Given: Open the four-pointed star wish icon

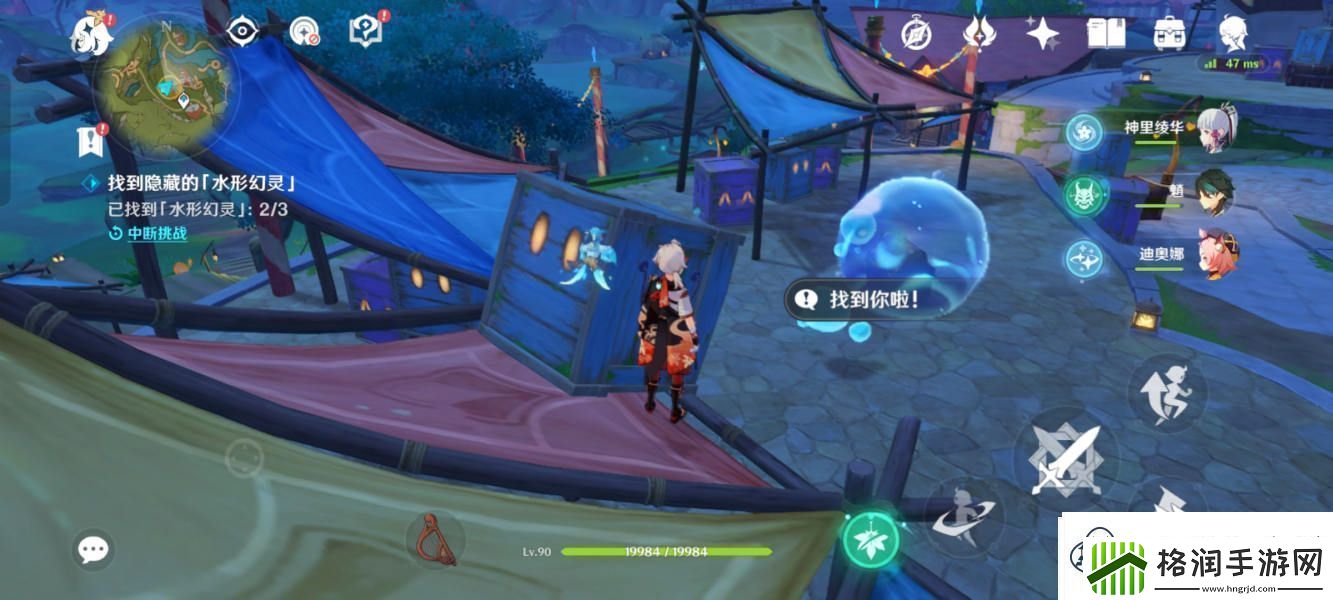Looking at the screenshot, I should 1043,34.
